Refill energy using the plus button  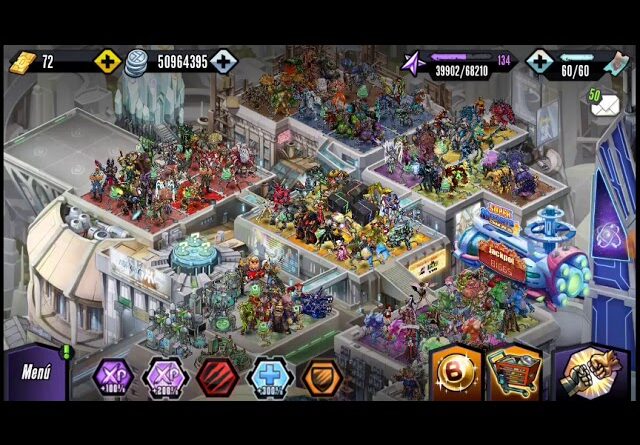539,62
